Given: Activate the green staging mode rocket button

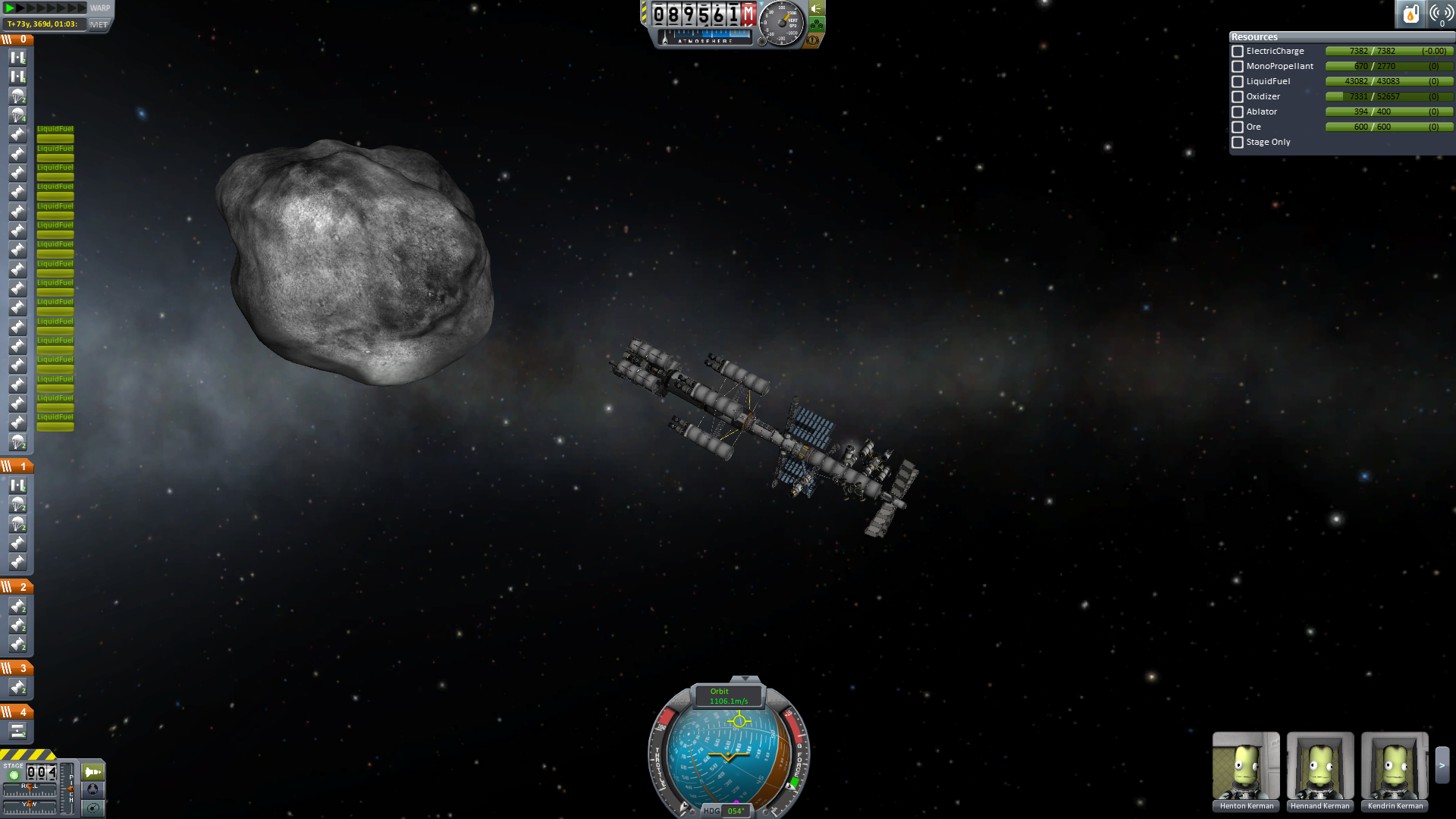Looking at the screenshot, I should click(93, 772).
